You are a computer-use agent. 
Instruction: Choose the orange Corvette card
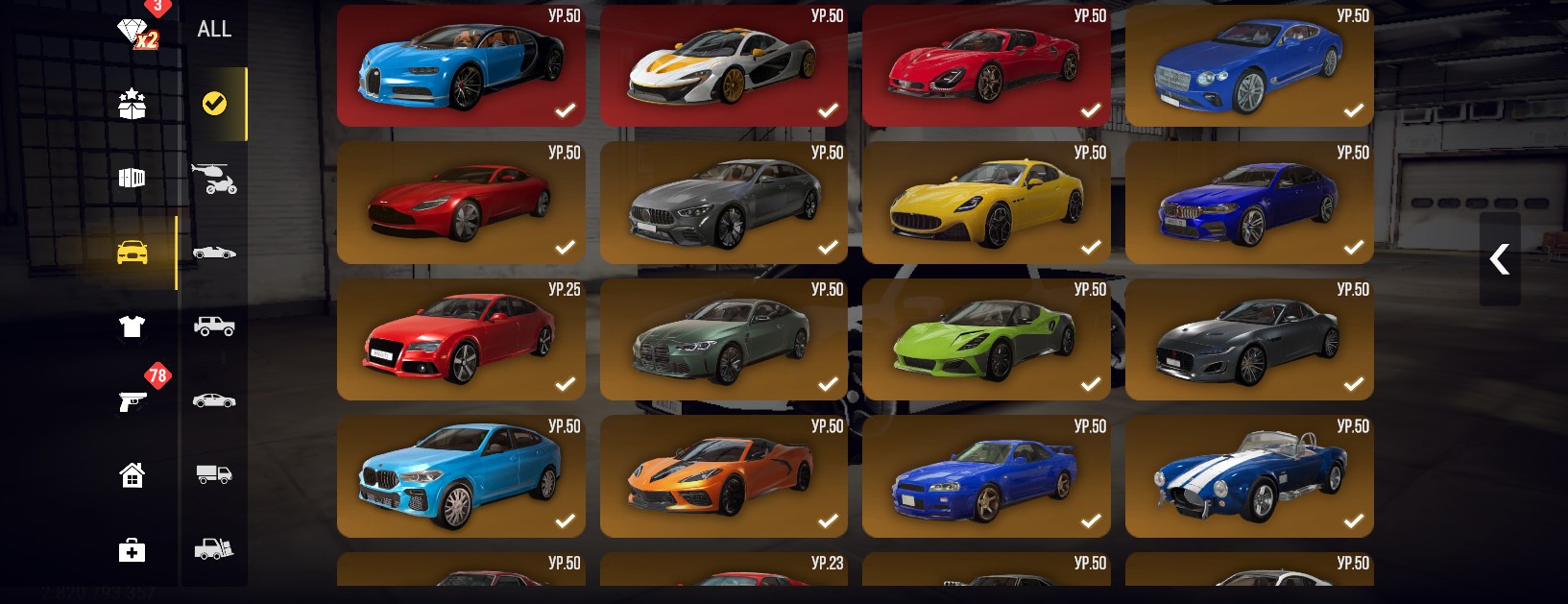(x=723, y=476)
